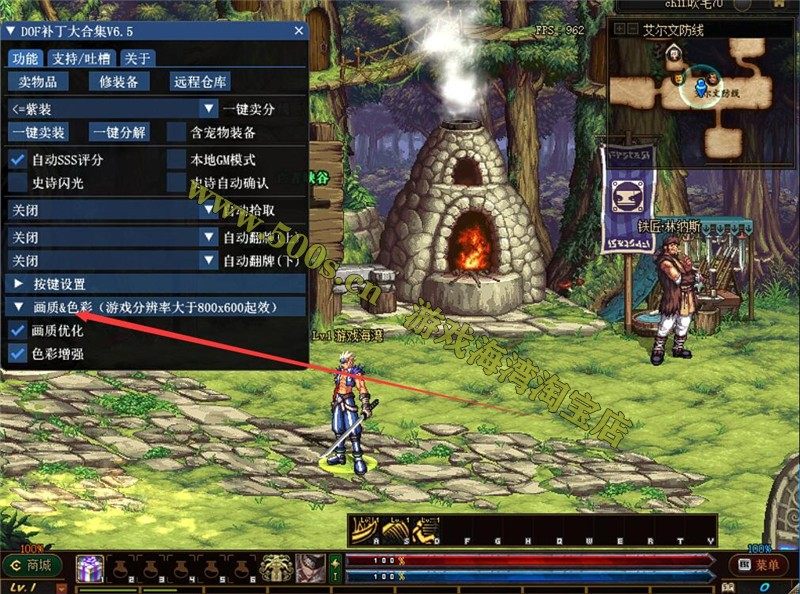Uncheck the 色彩增强 option
800x594 pixels.
pyautogui.click(x=17, y=353)
